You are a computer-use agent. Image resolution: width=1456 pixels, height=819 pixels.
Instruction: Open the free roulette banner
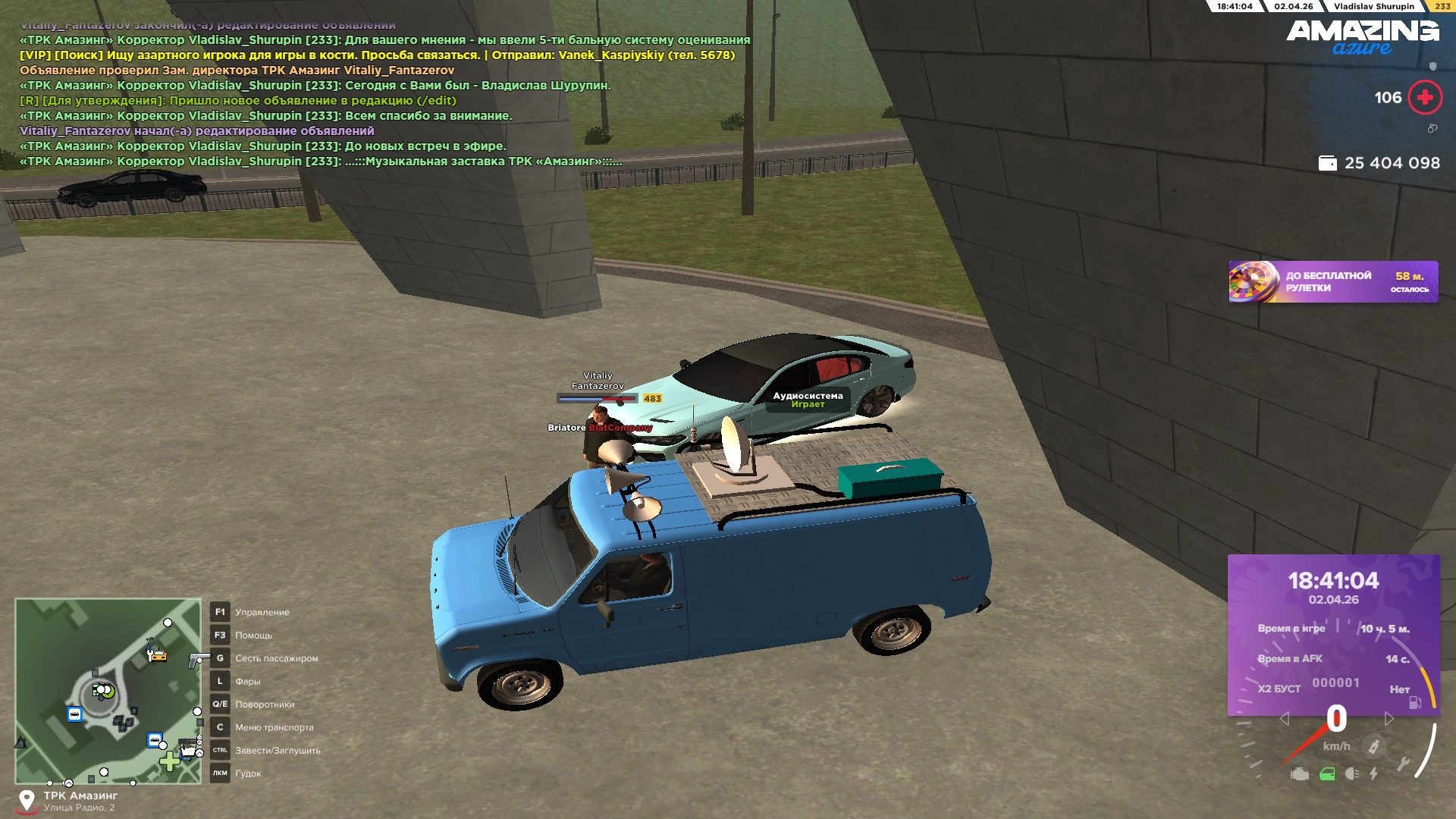tap(1332, 282)
